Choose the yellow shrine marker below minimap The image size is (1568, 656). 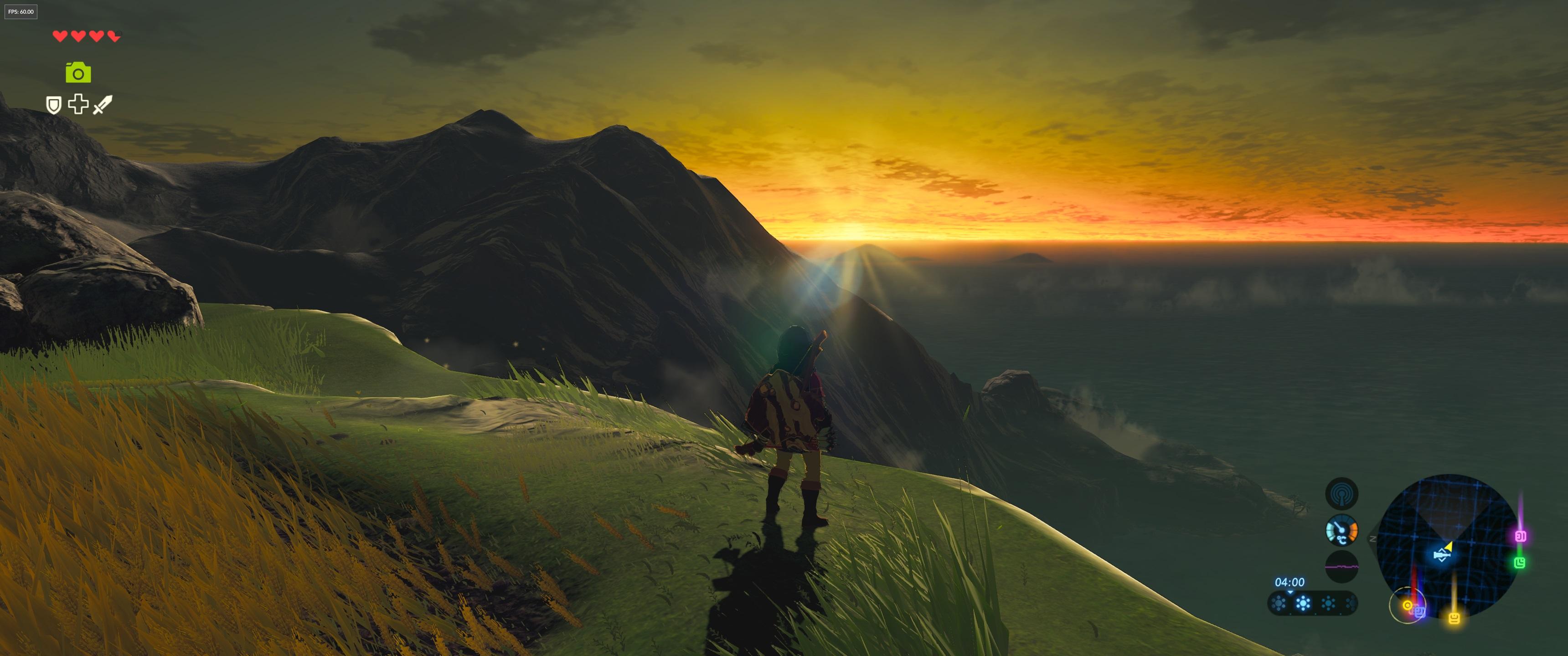coord(1454,618)
